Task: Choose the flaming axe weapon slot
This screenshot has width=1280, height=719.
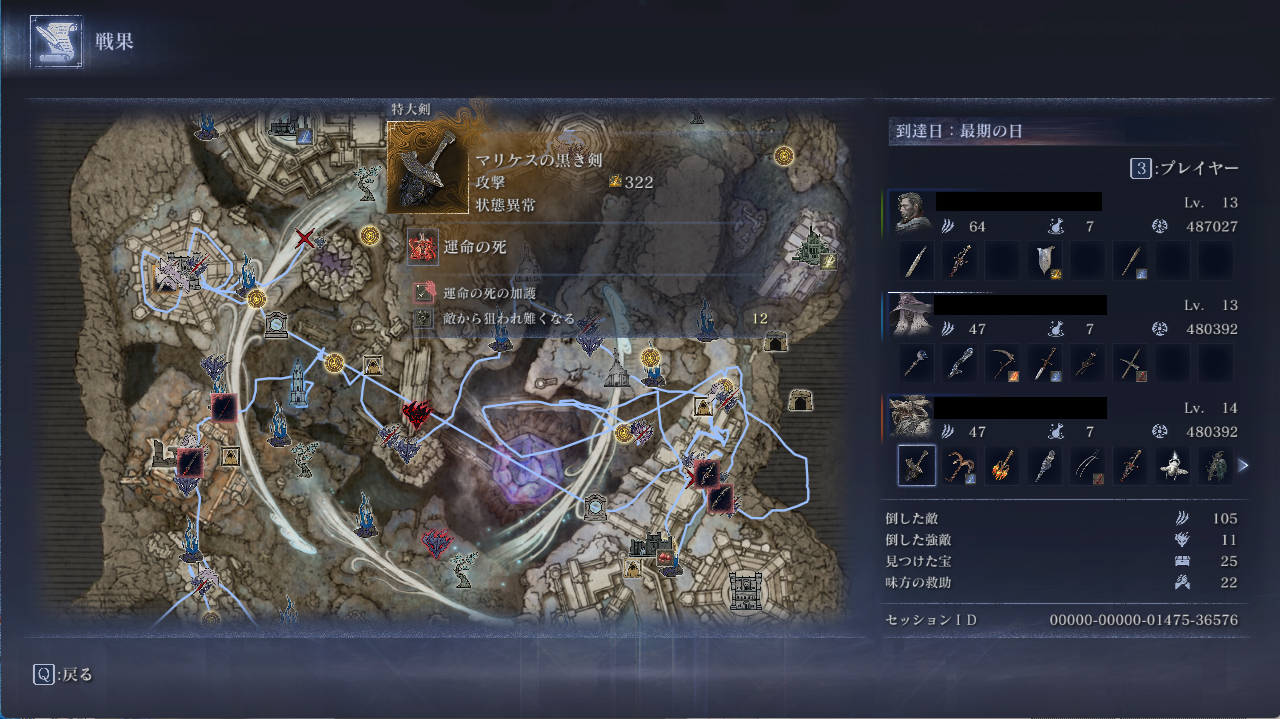Action: pyautogui.click(x=1002, y=465)
